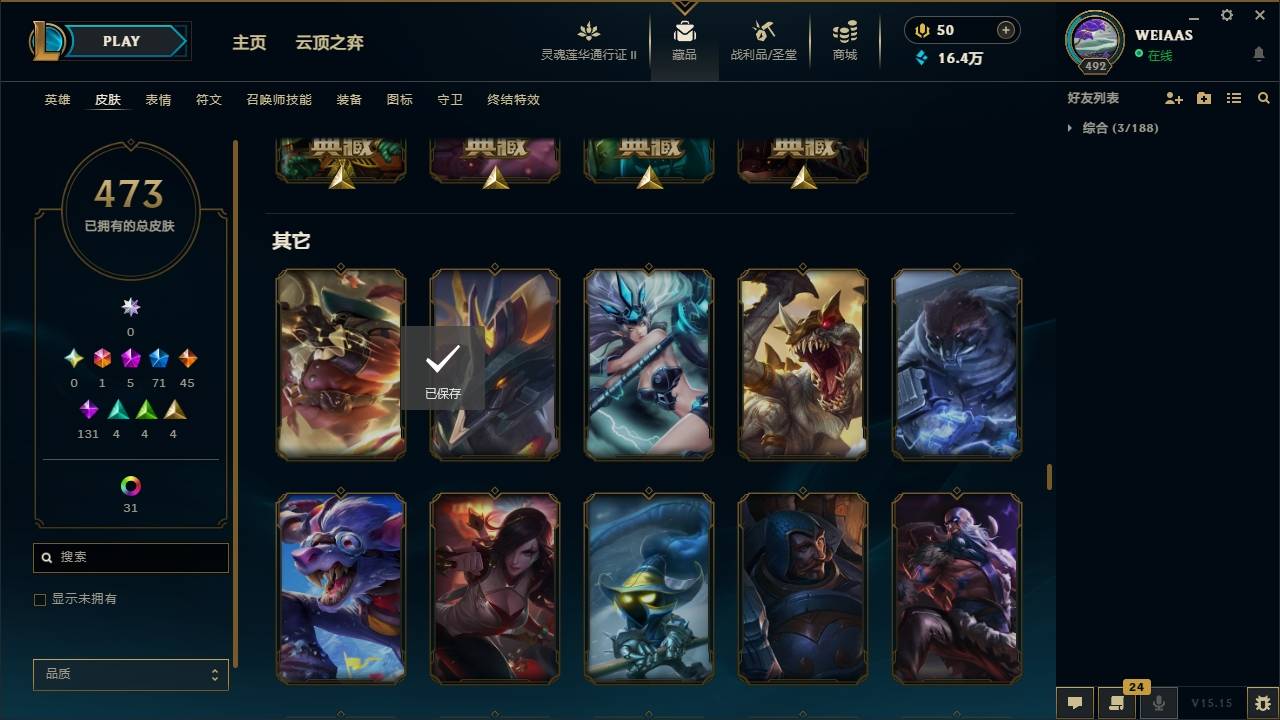The width and height of the screenshot is (1280, 720).
Task: Click the 藏品 collection icon
Action: tap(684, 33)
